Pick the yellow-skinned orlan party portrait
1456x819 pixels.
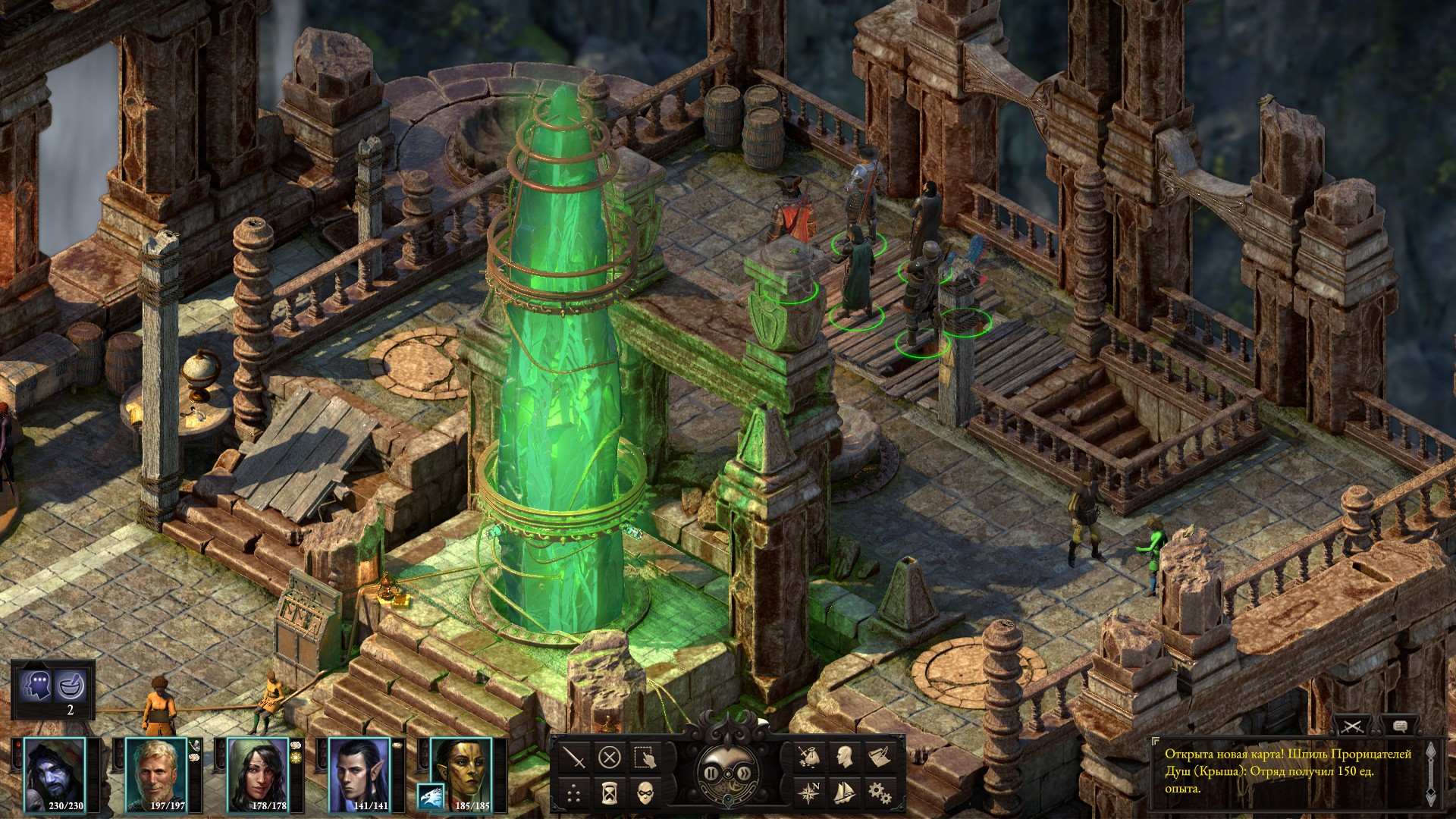[x=462, y=775]
